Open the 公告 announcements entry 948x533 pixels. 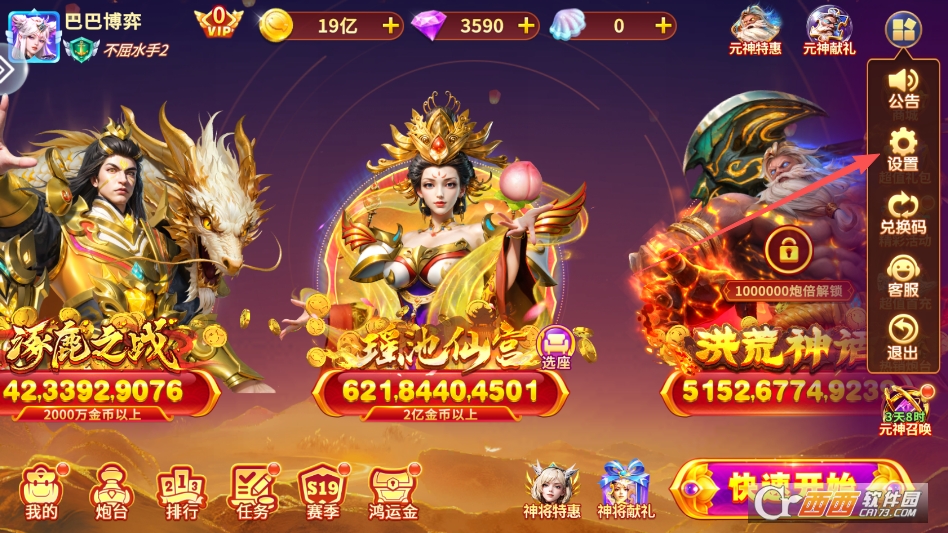point(903,86)
